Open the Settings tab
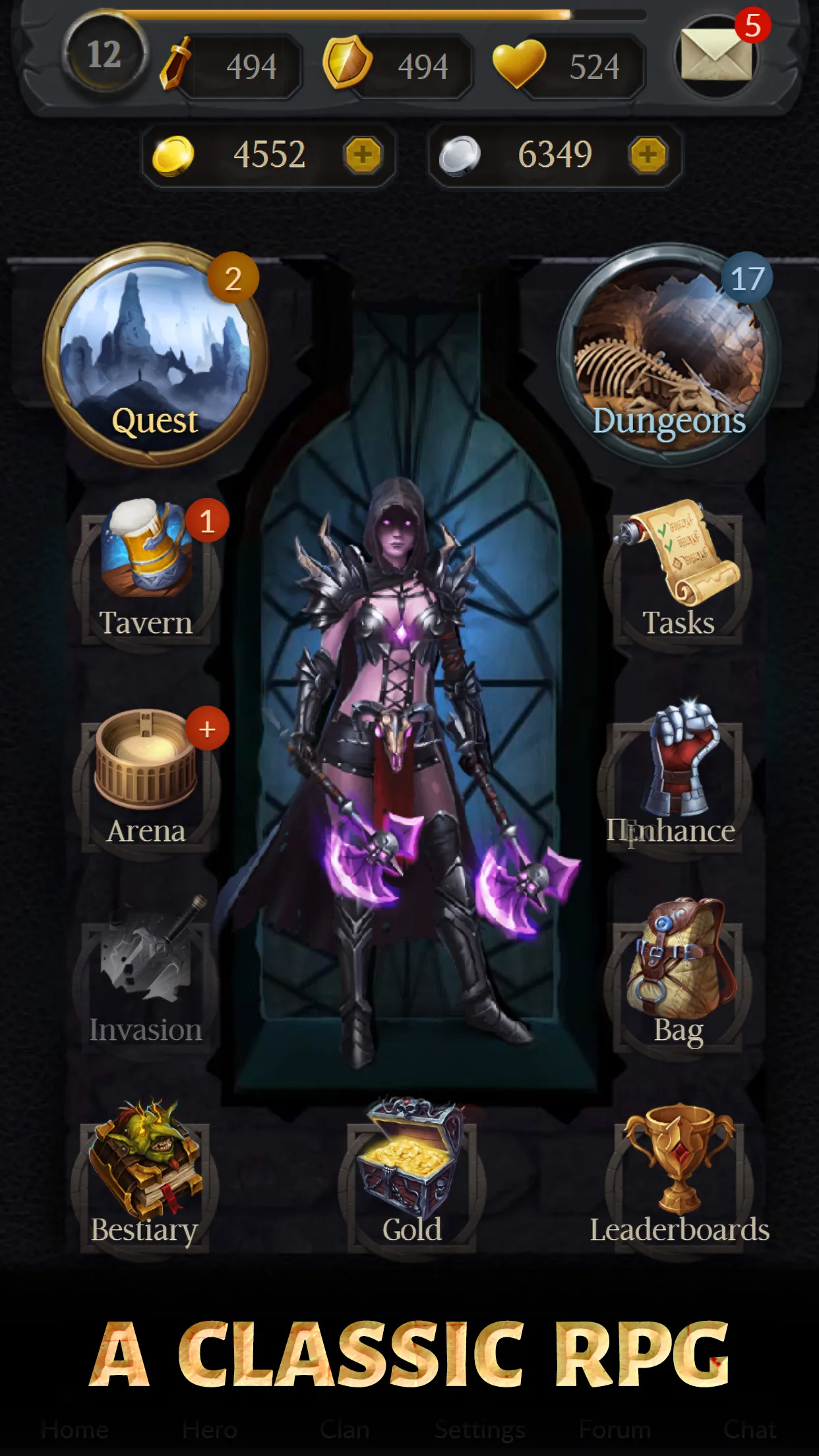The image size is (819, 1456). 479,1430
